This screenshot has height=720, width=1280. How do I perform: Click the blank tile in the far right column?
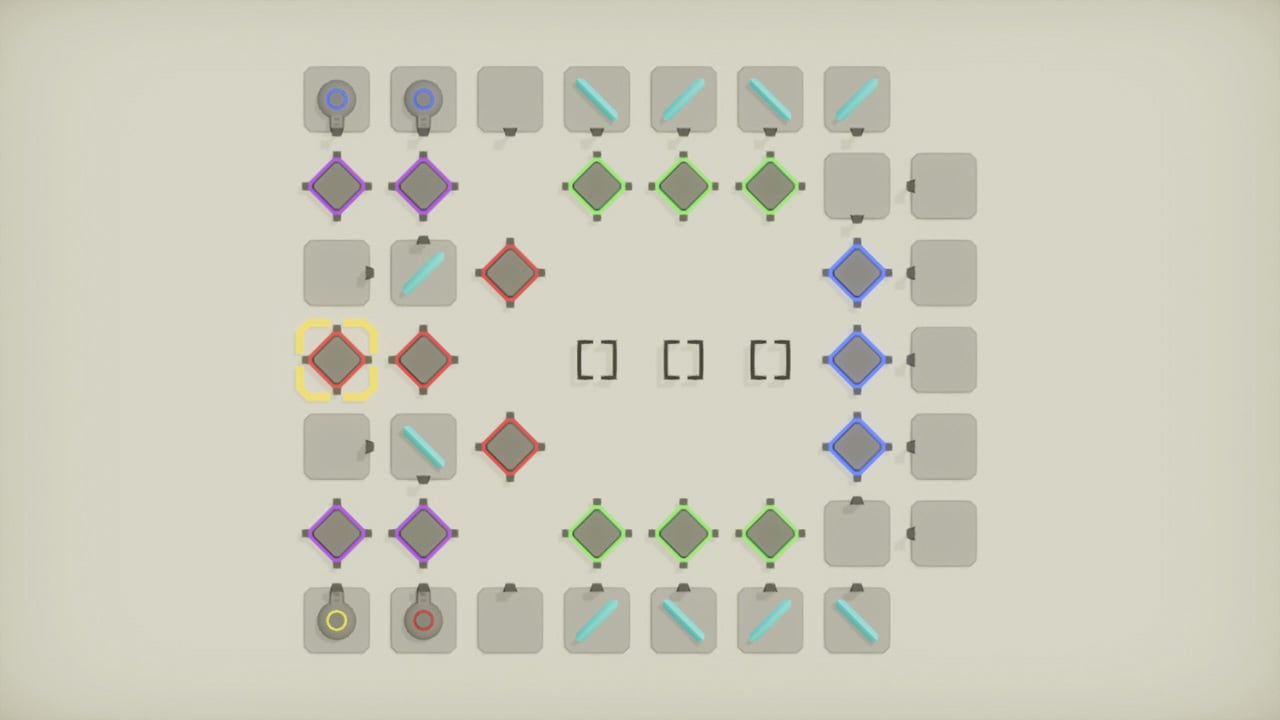click(942, 360)
